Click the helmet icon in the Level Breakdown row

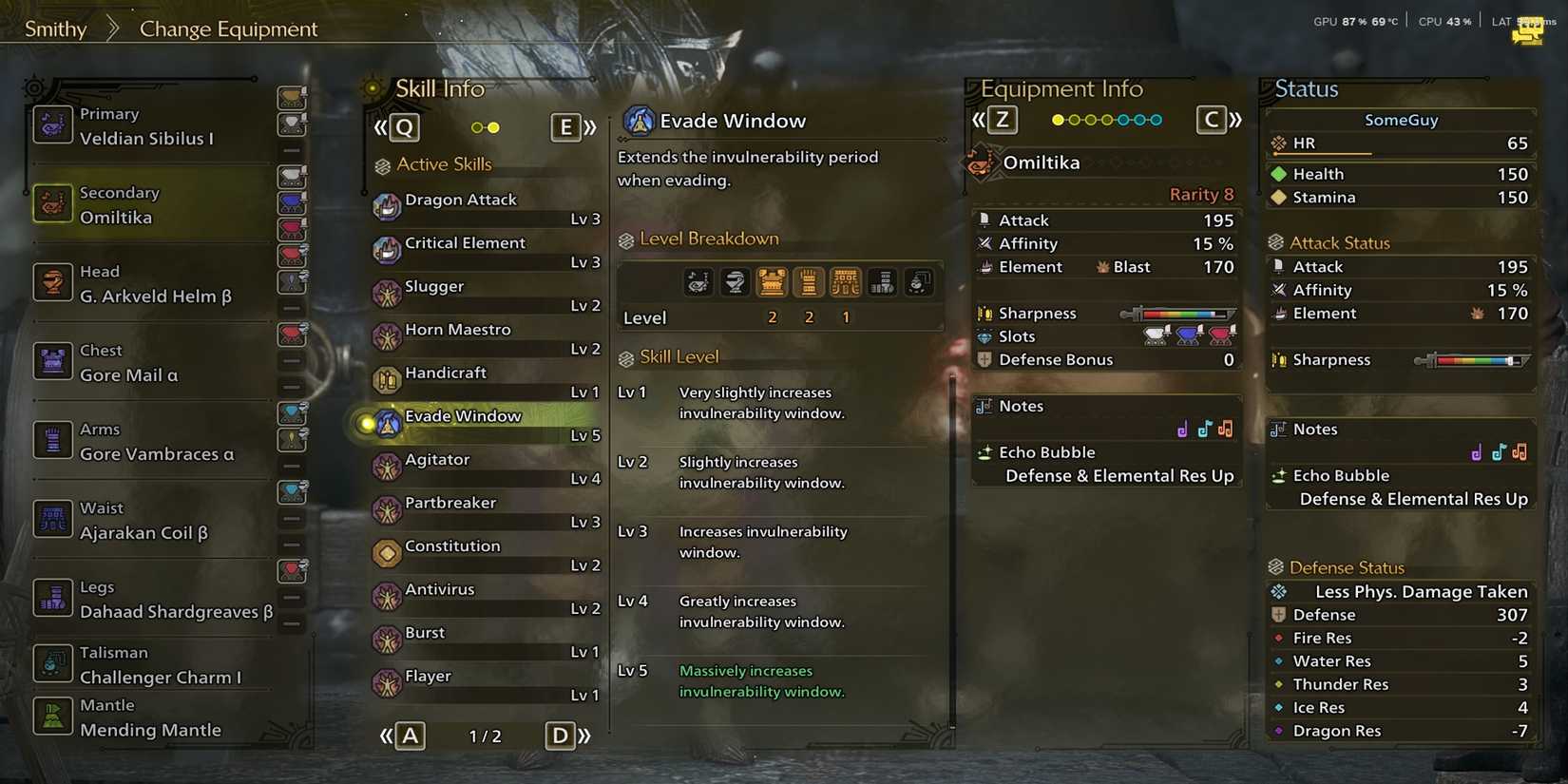click(734, 281)
